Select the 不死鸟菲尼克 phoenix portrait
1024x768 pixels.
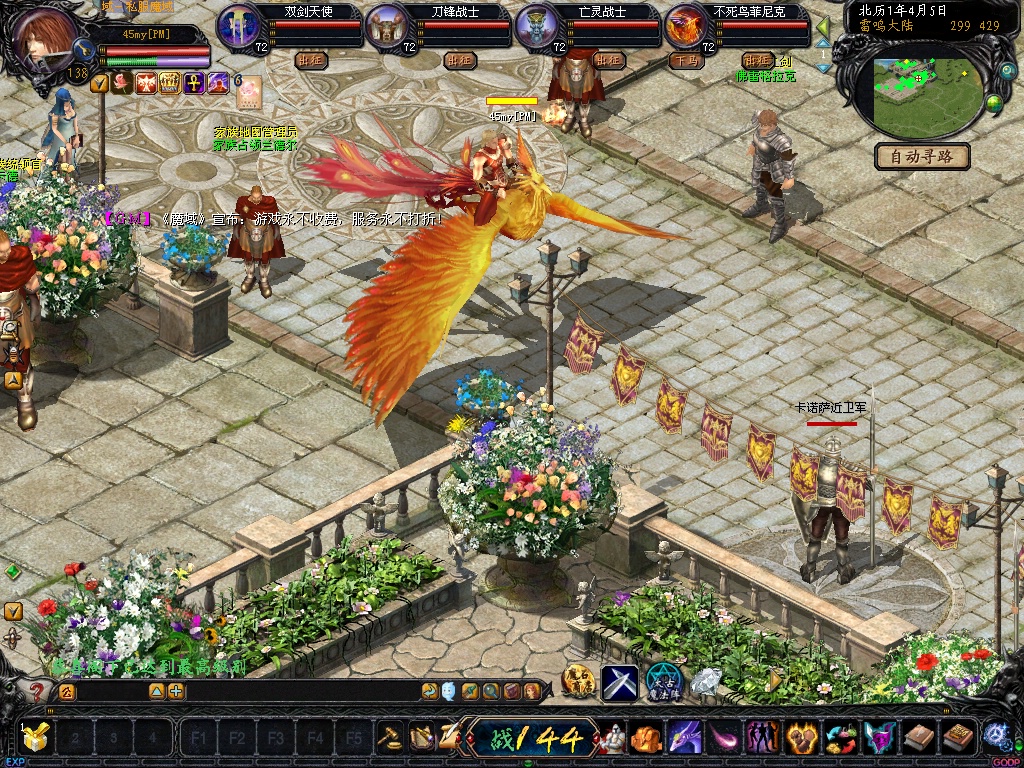[x=686, y=25]
